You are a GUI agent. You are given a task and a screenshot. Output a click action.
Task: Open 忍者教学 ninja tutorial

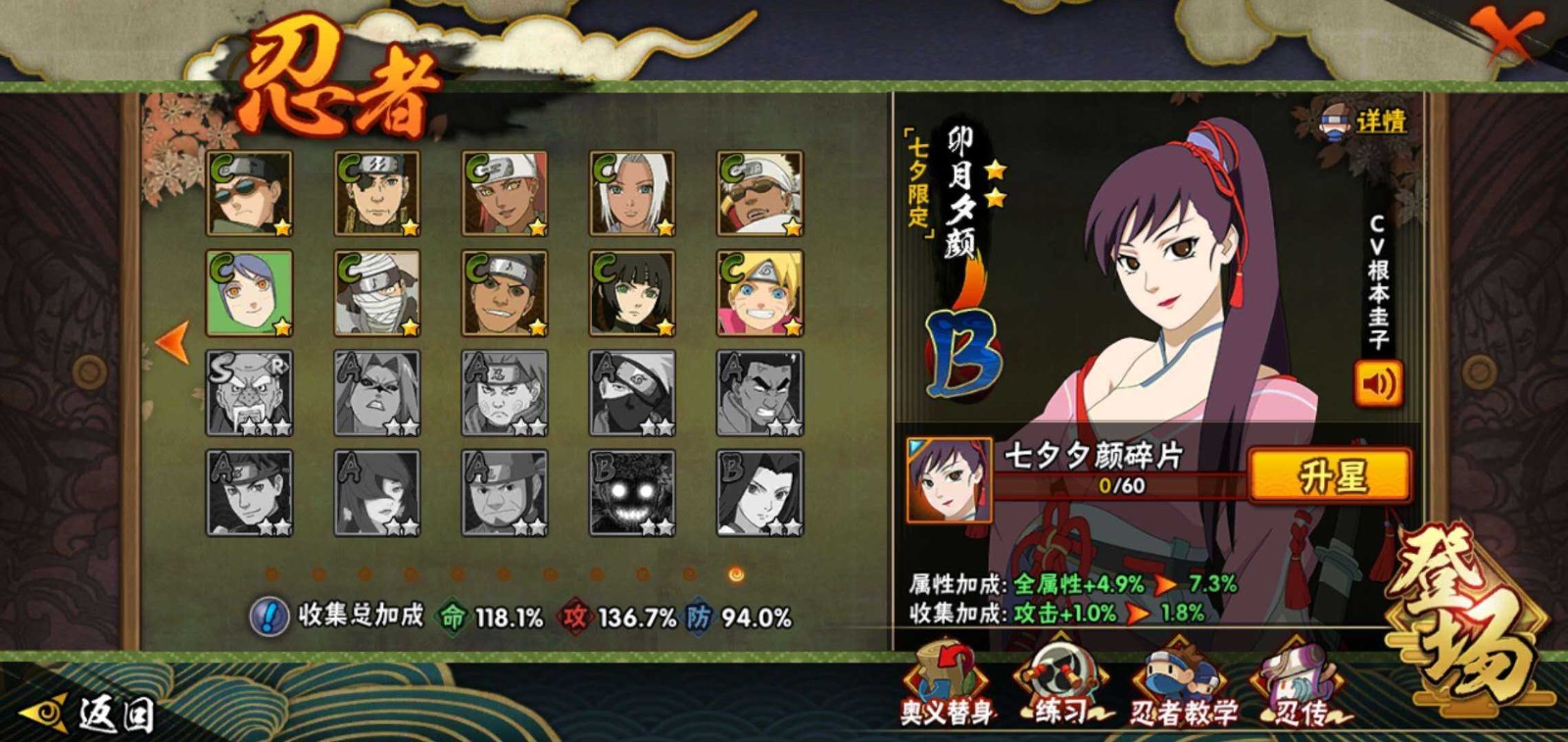(x=1183, y=686)
